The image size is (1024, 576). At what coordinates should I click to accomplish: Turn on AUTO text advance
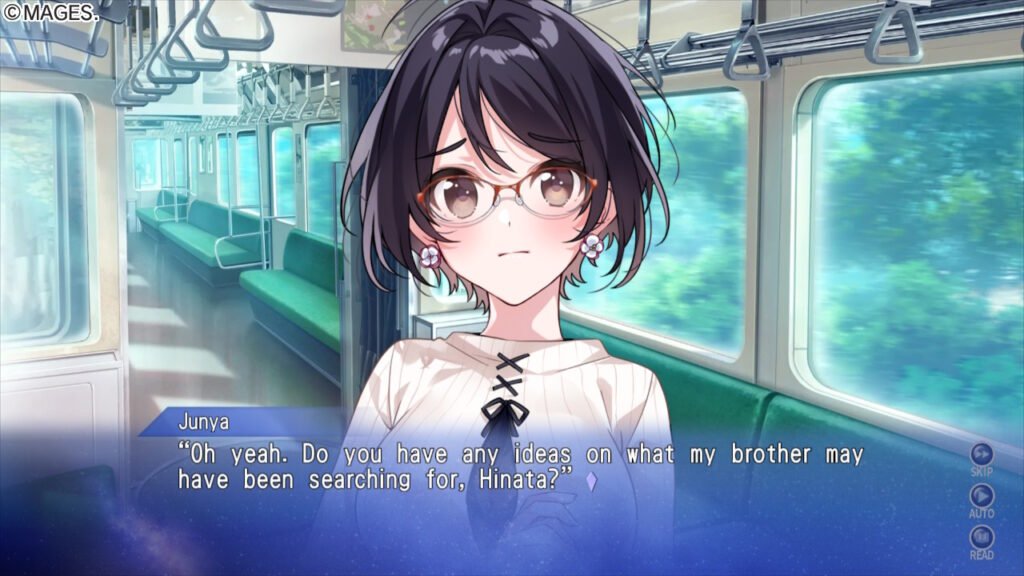(982, 495)
